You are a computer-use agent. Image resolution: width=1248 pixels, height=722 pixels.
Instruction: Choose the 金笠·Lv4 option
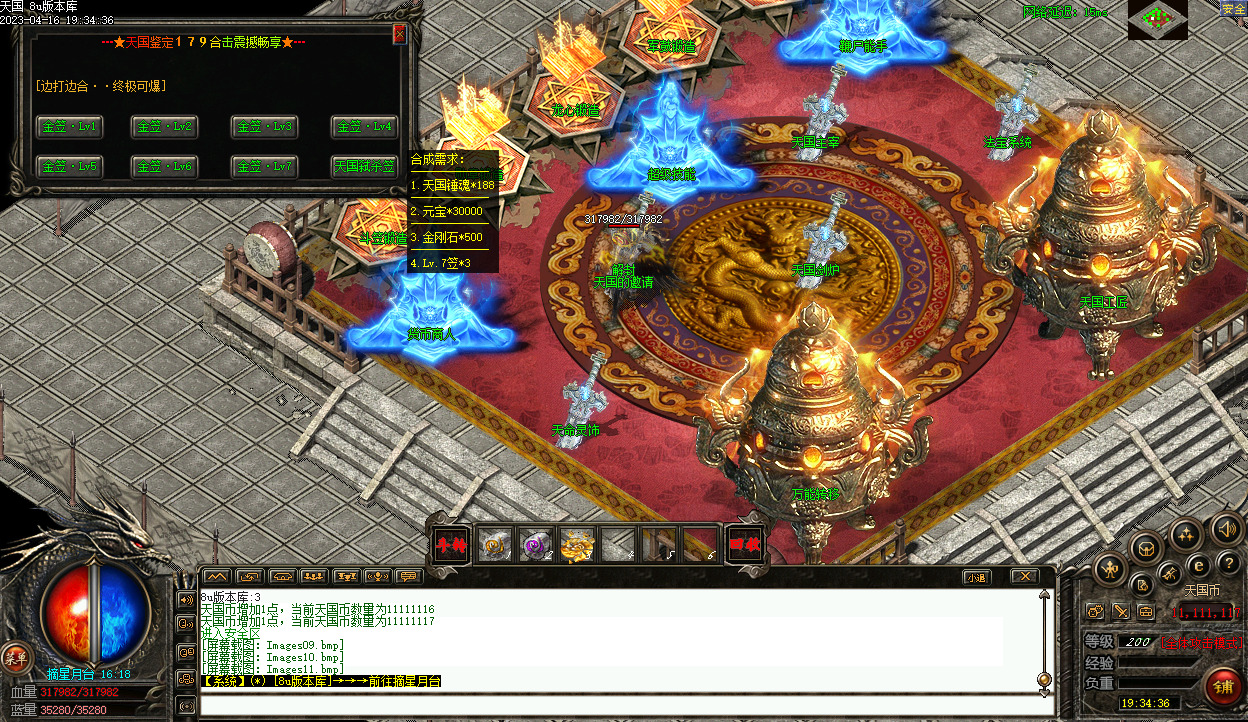tap(365, 127)
